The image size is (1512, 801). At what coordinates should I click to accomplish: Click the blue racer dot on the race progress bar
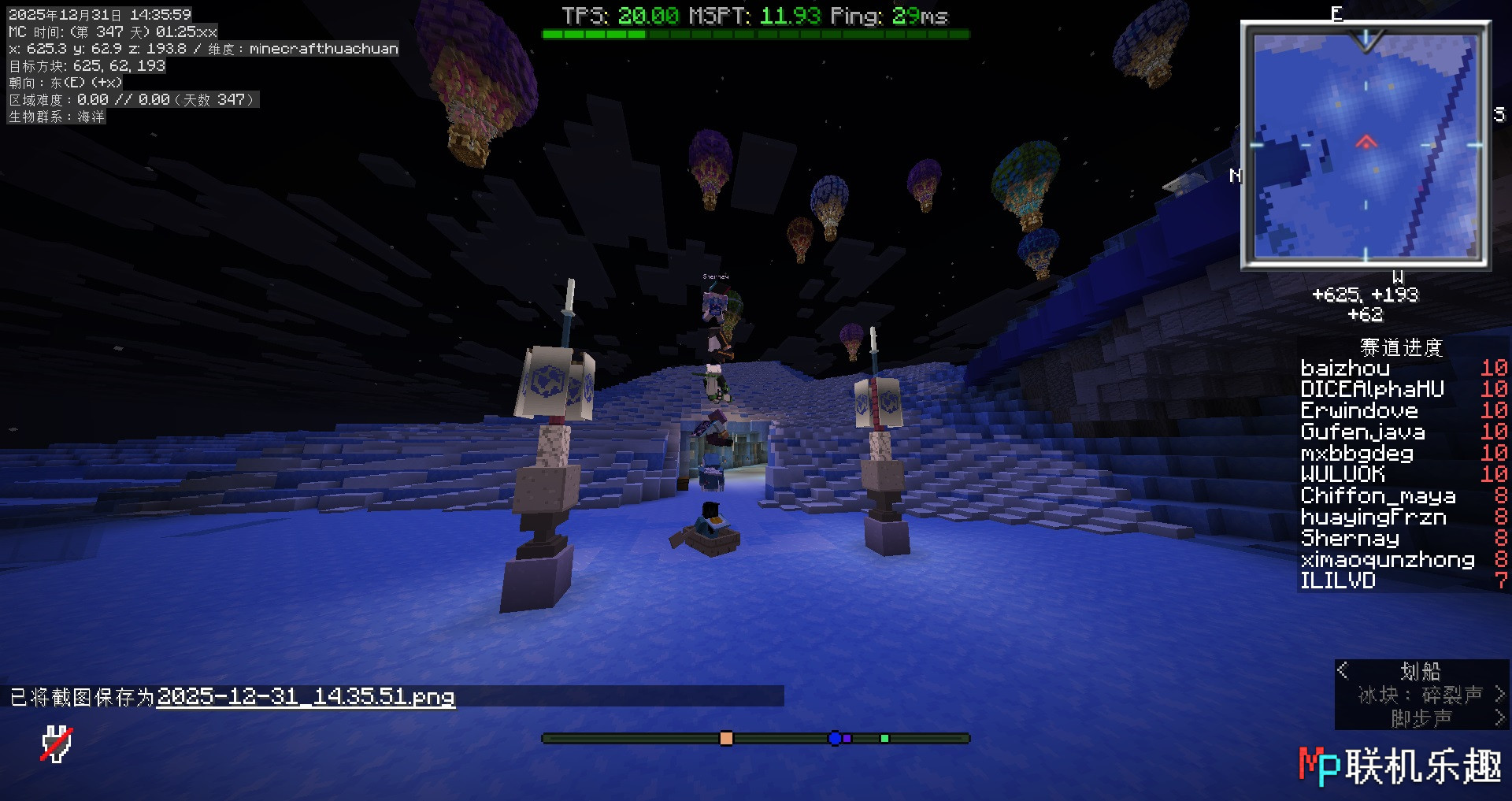coord(835,738)
